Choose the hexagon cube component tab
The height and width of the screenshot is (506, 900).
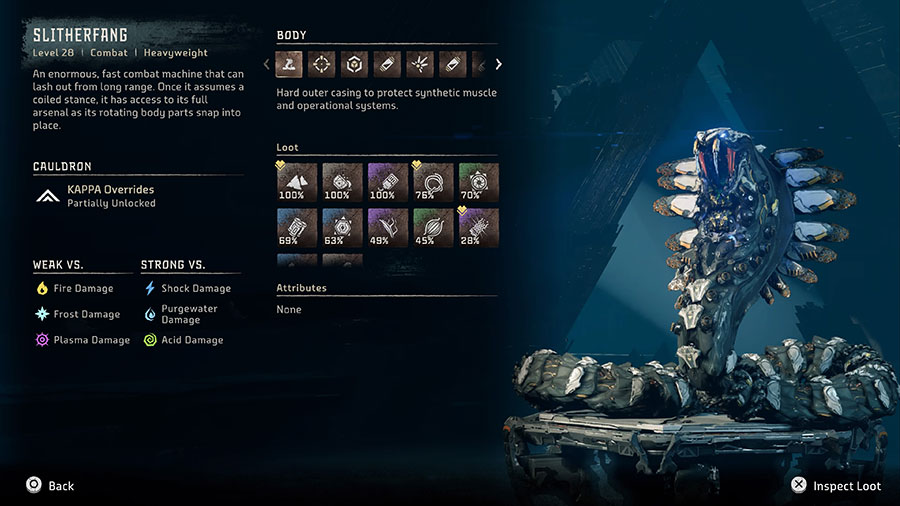355,65
